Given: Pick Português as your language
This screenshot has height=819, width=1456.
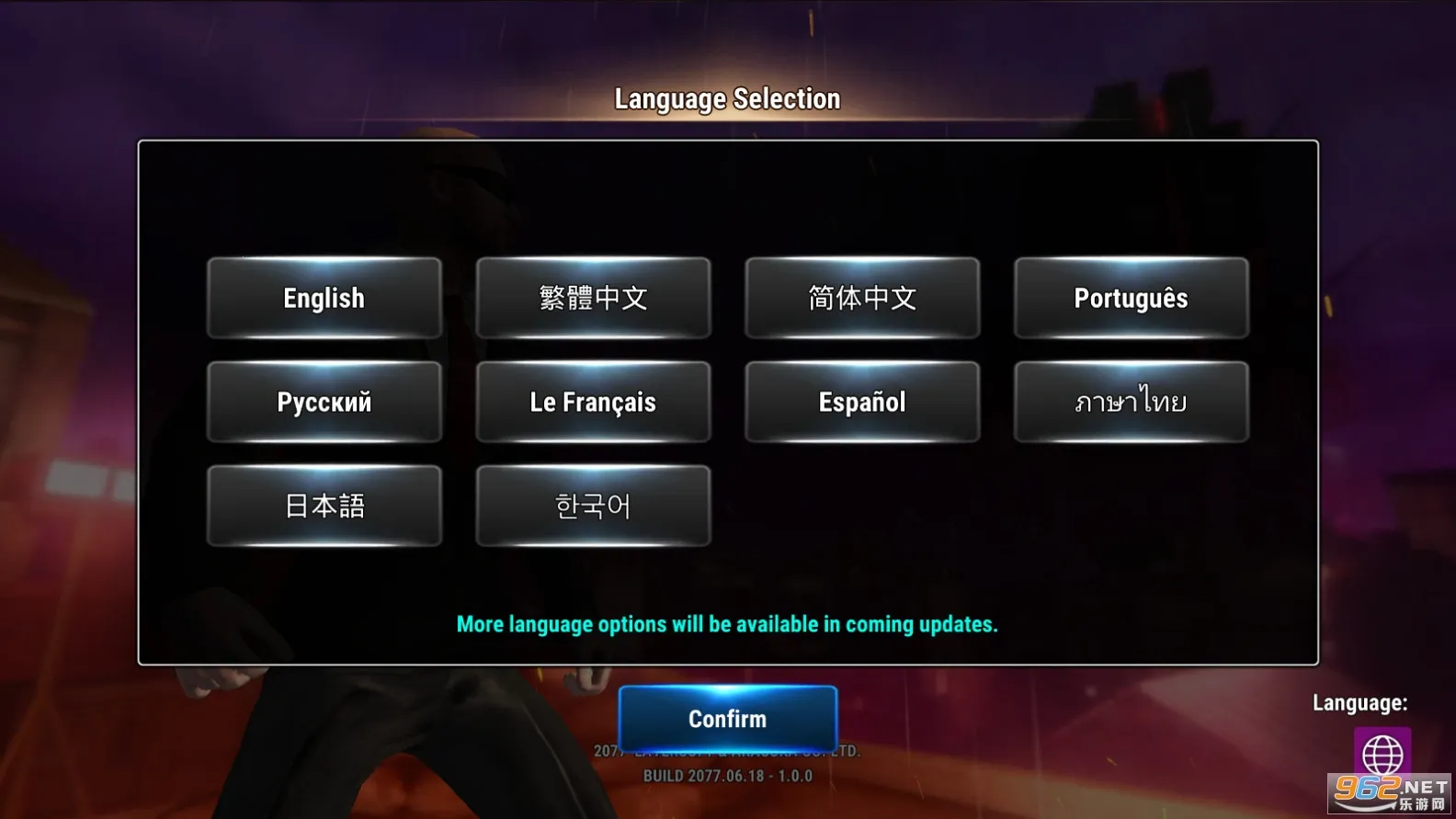Looking at the screenshot, I should click(1131, 298).
